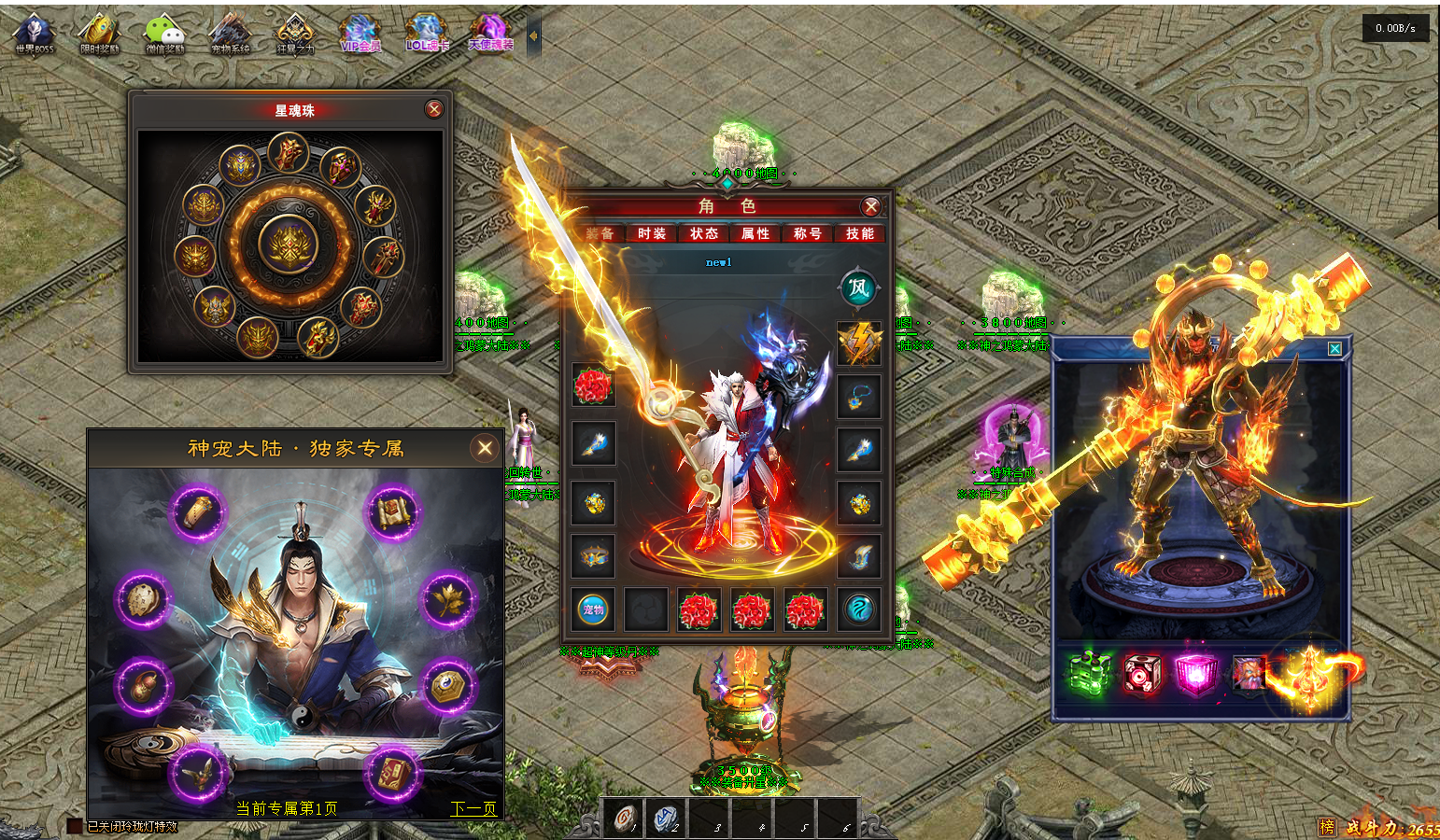Screen dimensions: 1440x840
Task: Open the 微信奖励 WeChat reward icon
Action: [x=164, y=34]
